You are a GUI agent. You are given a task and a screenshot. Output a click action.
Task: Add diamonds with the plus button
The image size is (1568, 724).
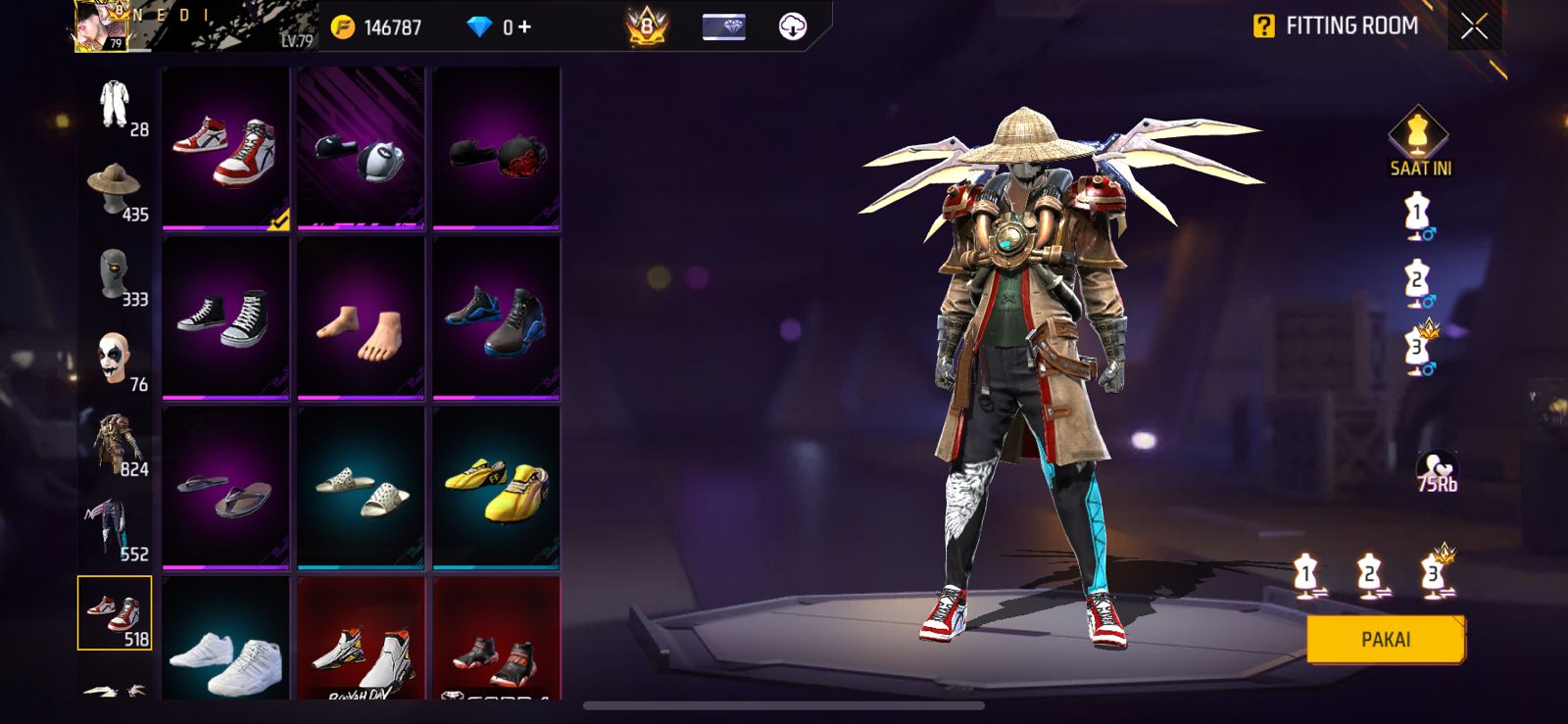coord(525,27)
